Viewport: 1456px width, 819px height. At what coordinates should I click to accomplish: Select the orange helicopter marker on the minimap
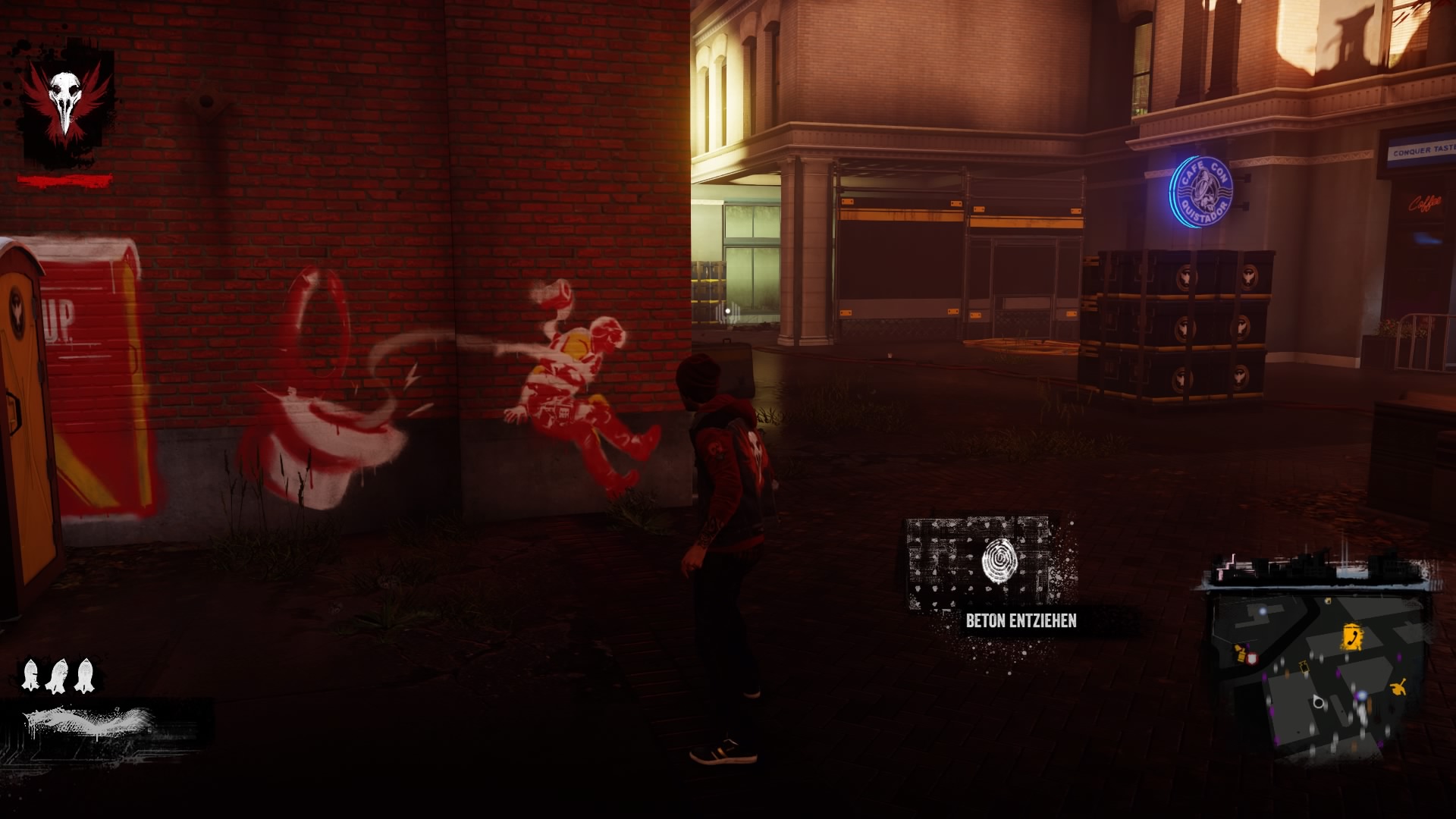pos(1399,686)
